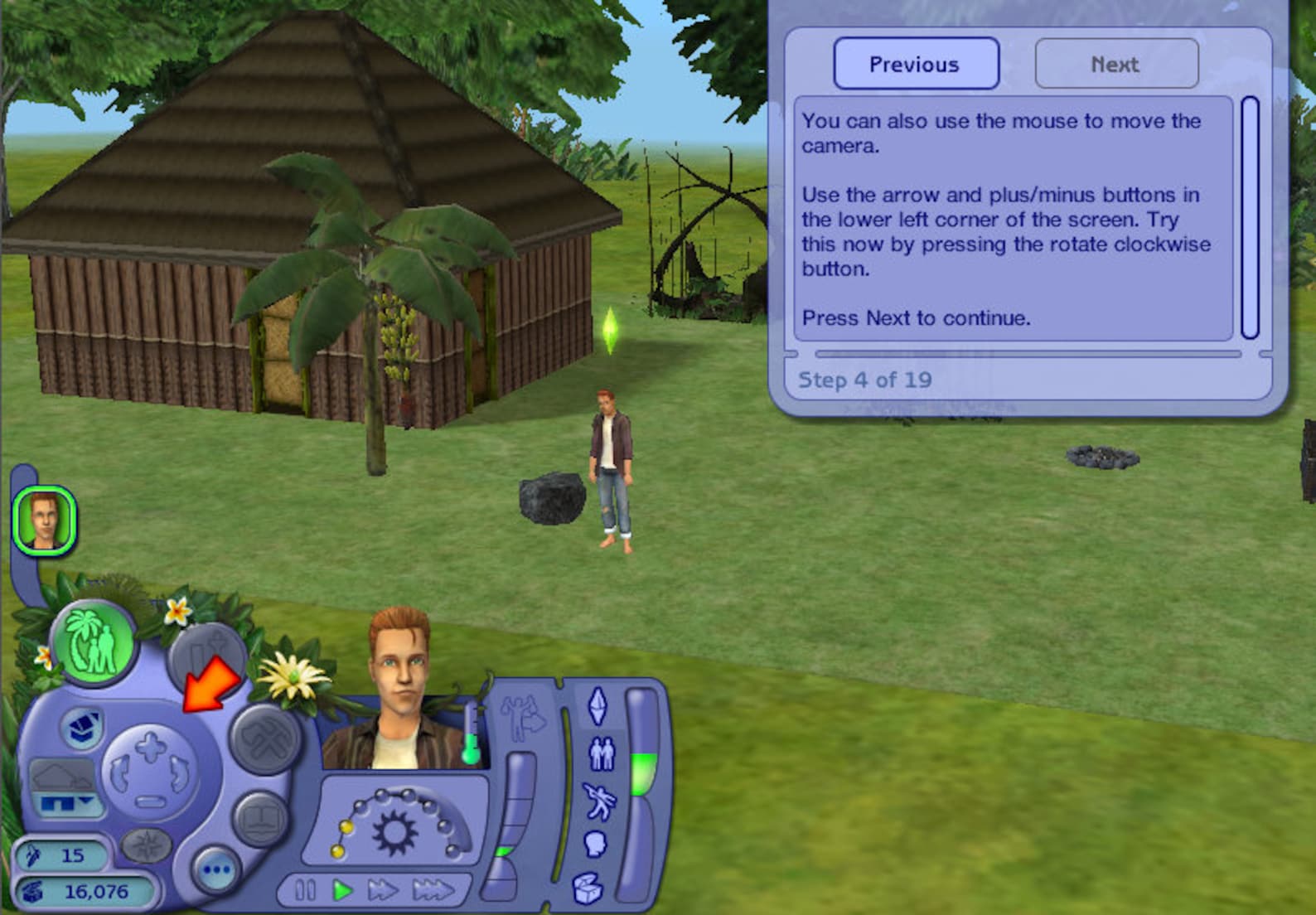Toggle the walls cutaway roof view
The height and width of the screenshot is (915, 1316).
coord(62,777)
